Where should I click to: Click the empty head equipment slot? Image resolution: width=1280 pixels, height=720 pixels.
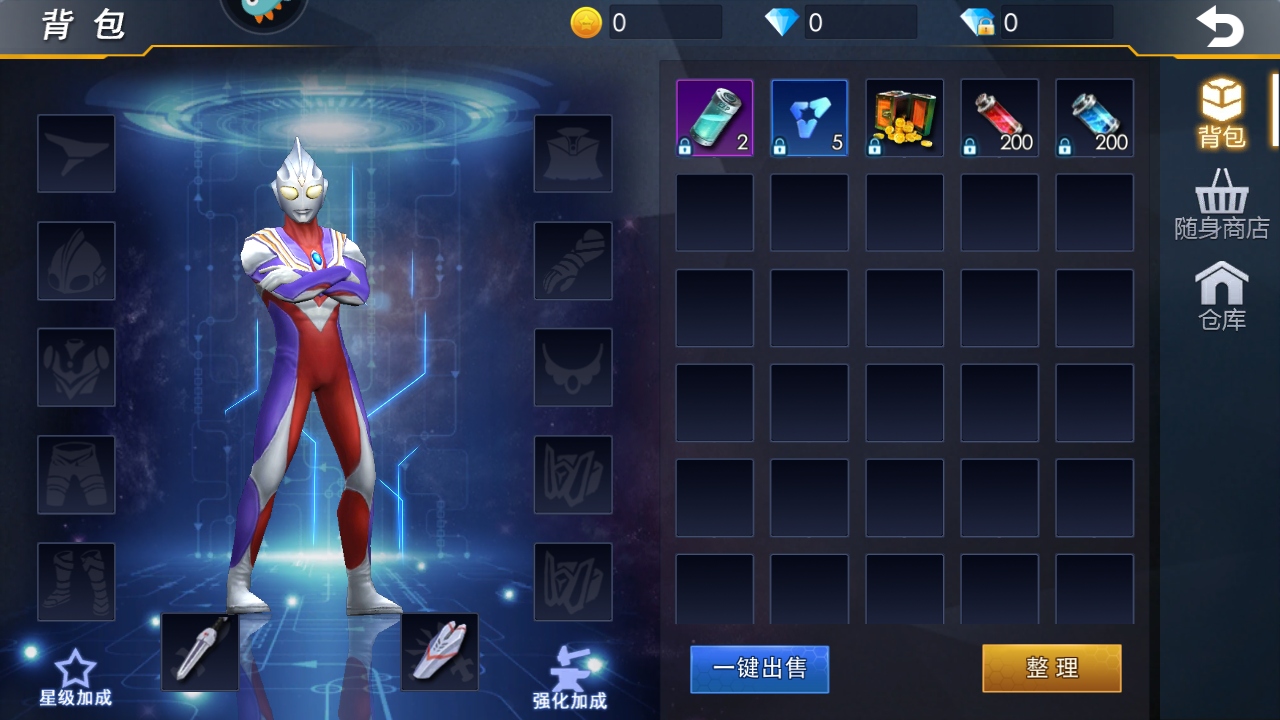pyautogui.click(x=76, y=262)
